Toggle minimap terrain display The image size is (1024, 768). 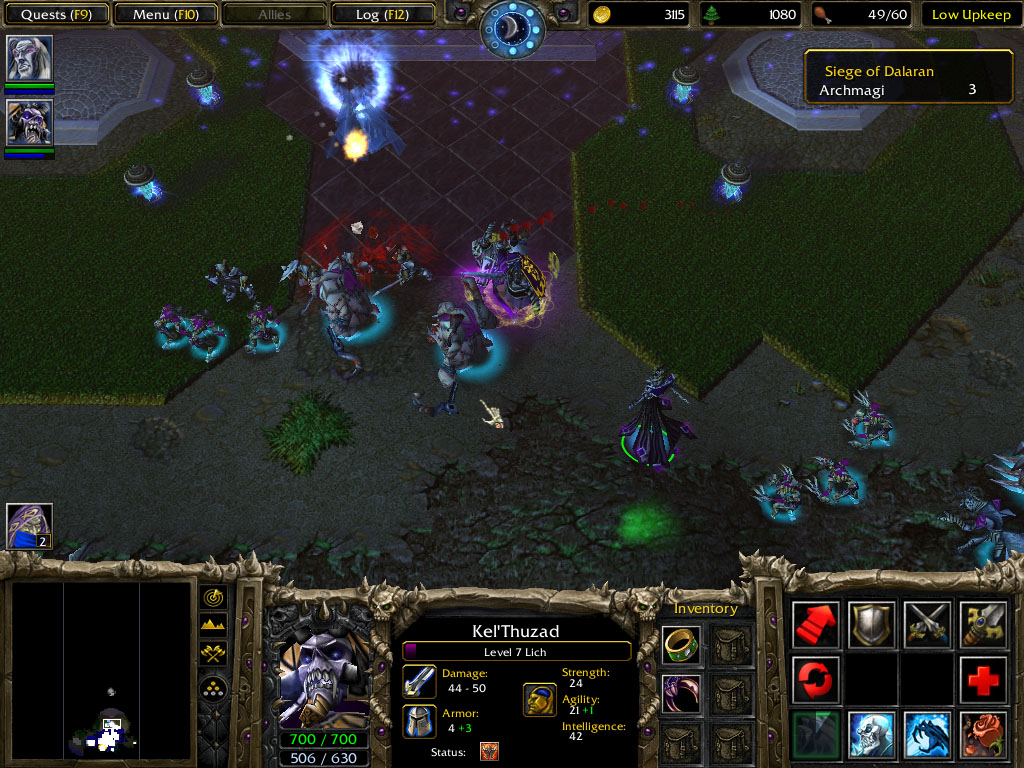click(x=214, y=626)
